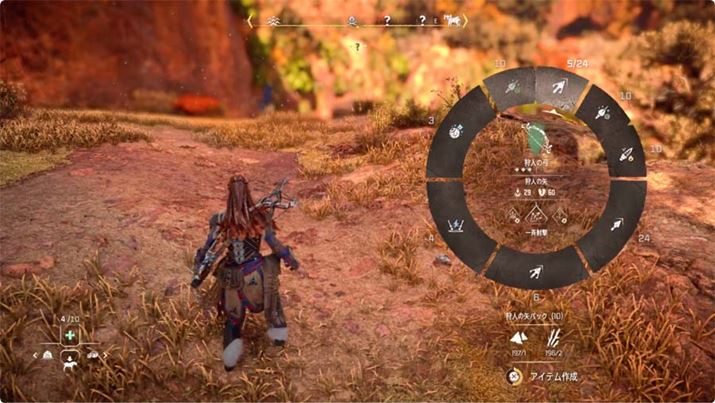Click the hunter bow icon in wheel center
Image resolution: width=715 pixels, height=403 pixels.
[x=535, y=135]
